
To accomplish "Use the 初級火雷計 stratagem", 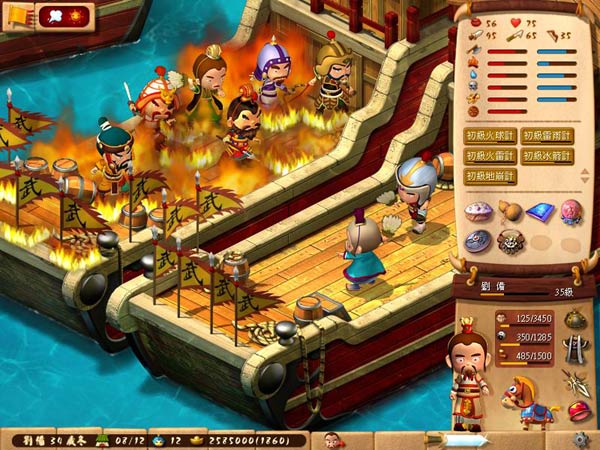I will point(491,156).
